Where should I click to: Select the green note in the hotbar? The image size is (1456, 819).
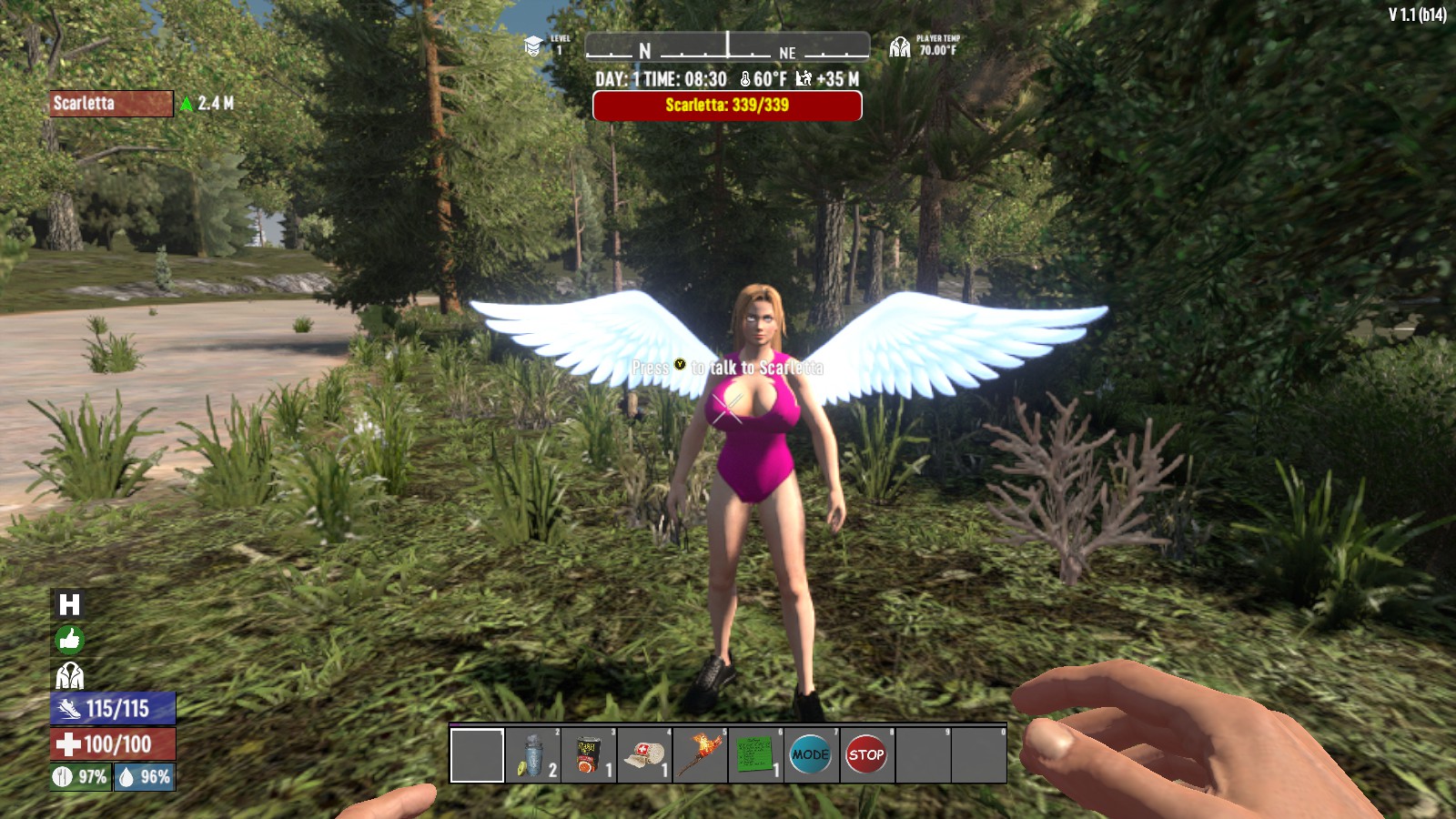[x=754, y=755]
